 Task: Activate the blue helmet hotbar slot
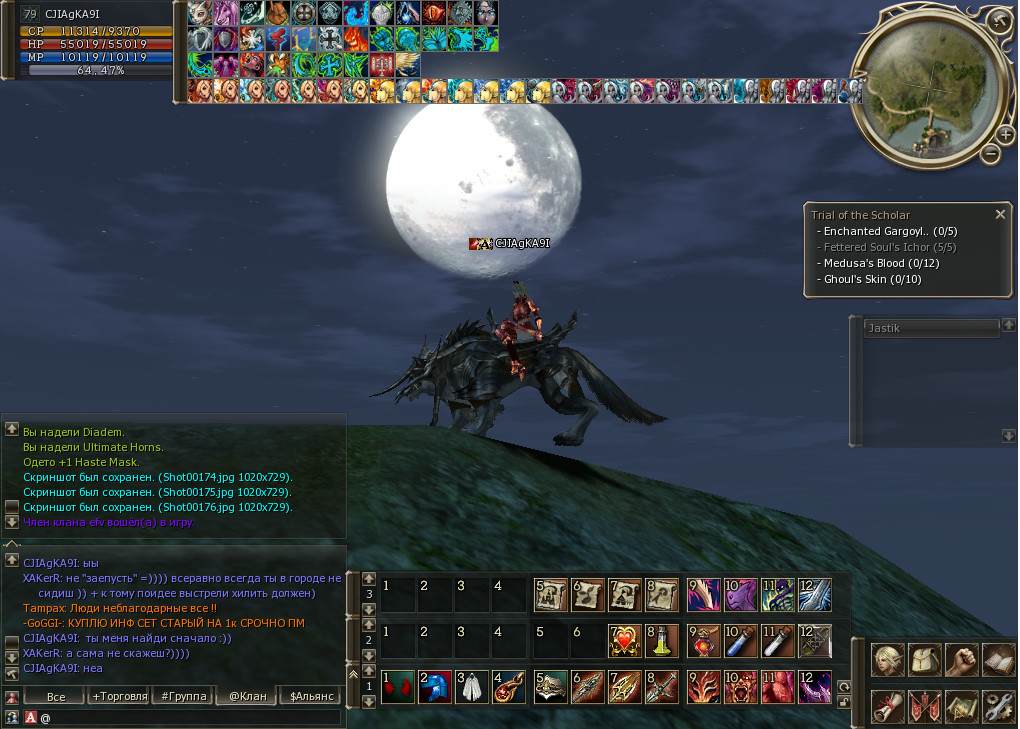pos(435,687)
